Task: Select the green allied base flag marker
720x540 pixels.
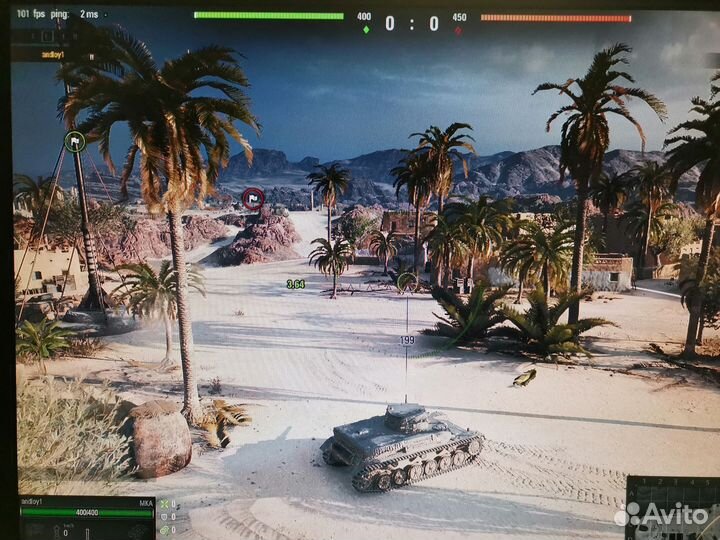Action: (74, 141)
